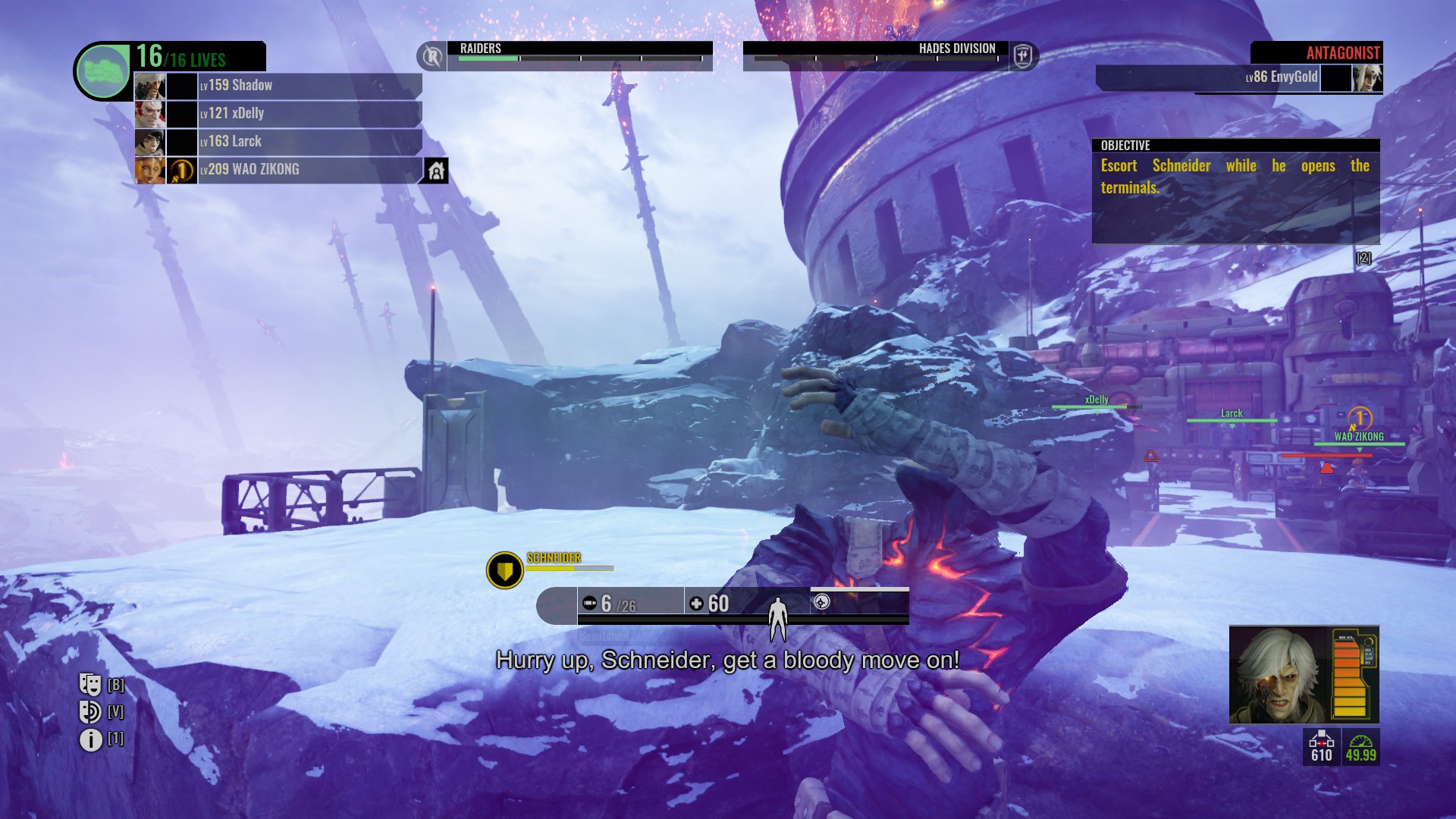Show the info icon panel
The width and height of the screenshot is (1456, 819).
click(90, 739)
